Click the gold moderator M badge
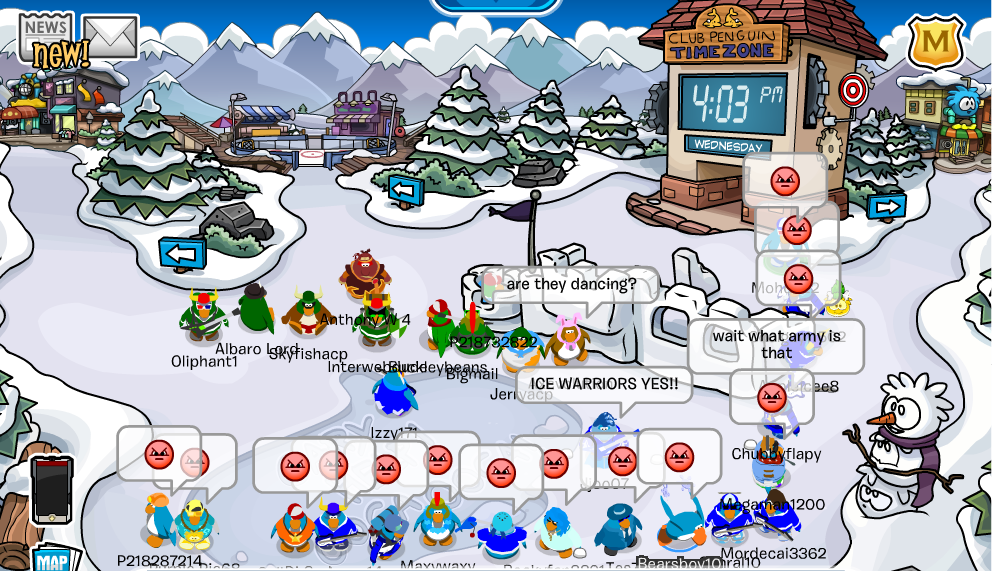Image resolution: width=992 pixels, height=571 pixels. 935,42
